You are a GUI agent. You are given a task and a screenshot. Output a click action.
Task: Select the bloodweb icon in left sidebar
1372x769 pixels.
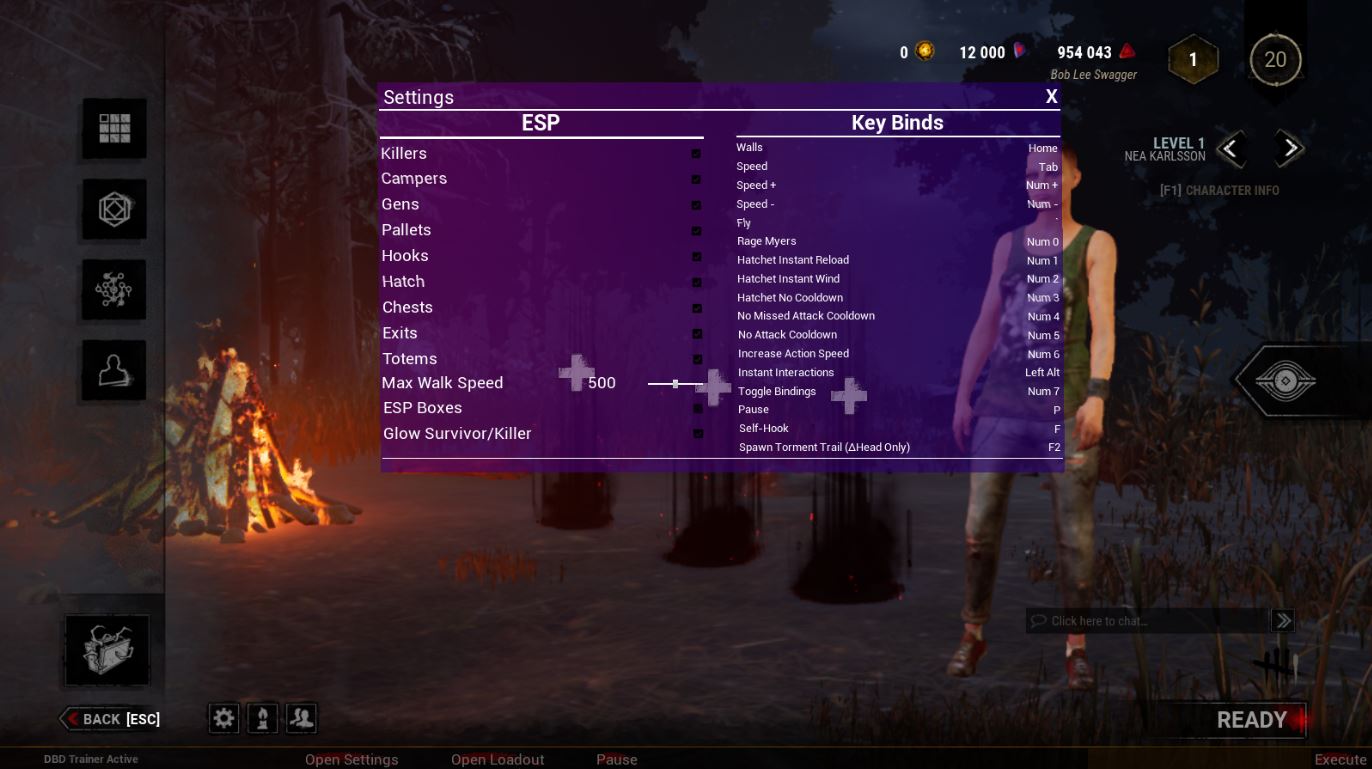pos(113,289)
